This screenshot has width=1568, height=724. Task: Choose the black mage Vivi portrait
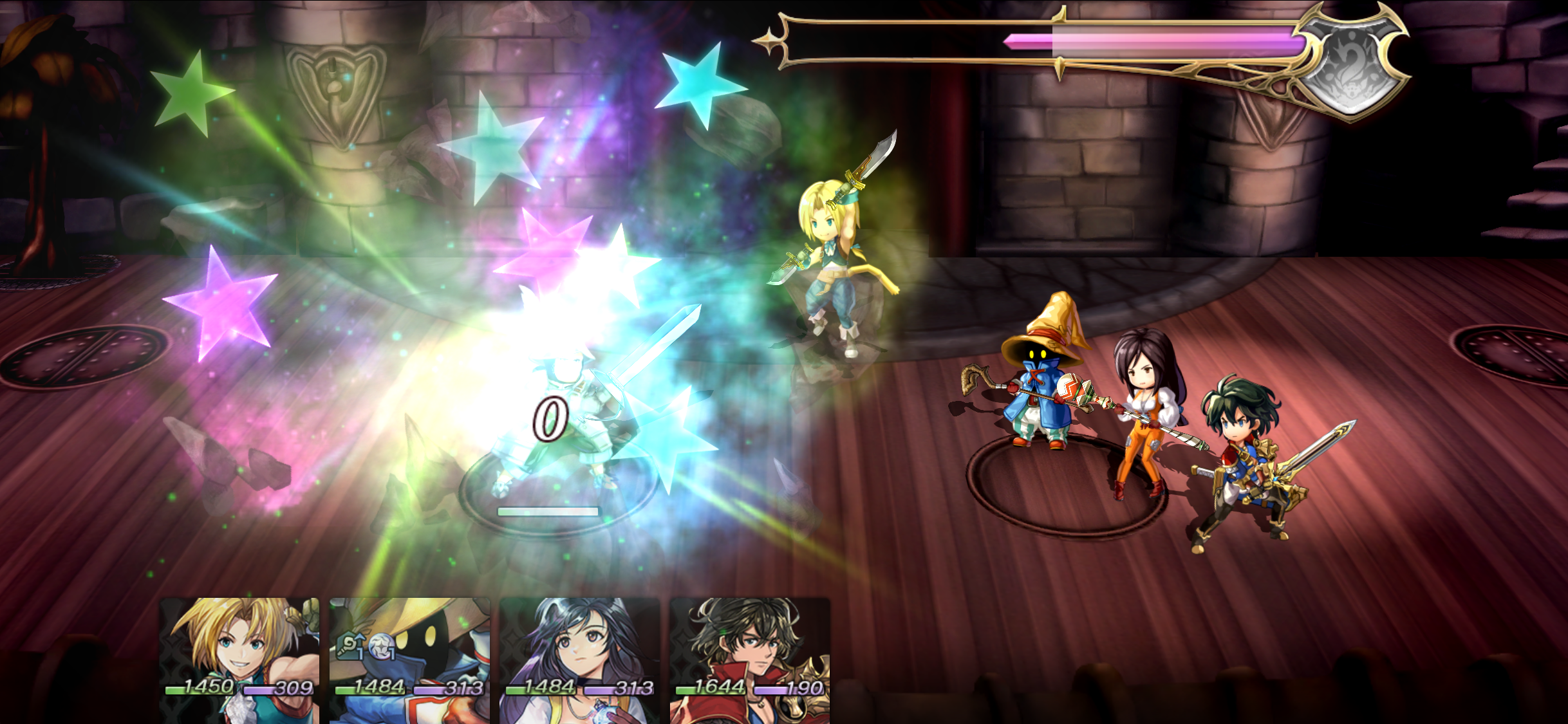(x=410, y=660)
